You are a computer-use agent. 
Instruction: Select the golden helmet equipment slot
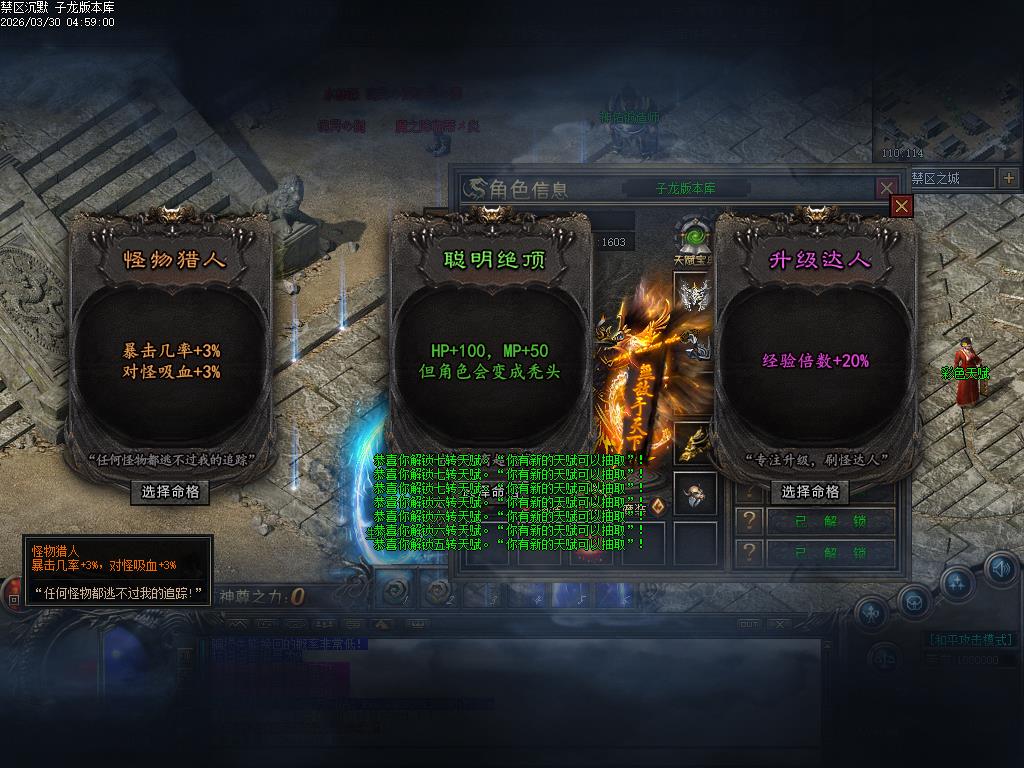click(694, 443)
